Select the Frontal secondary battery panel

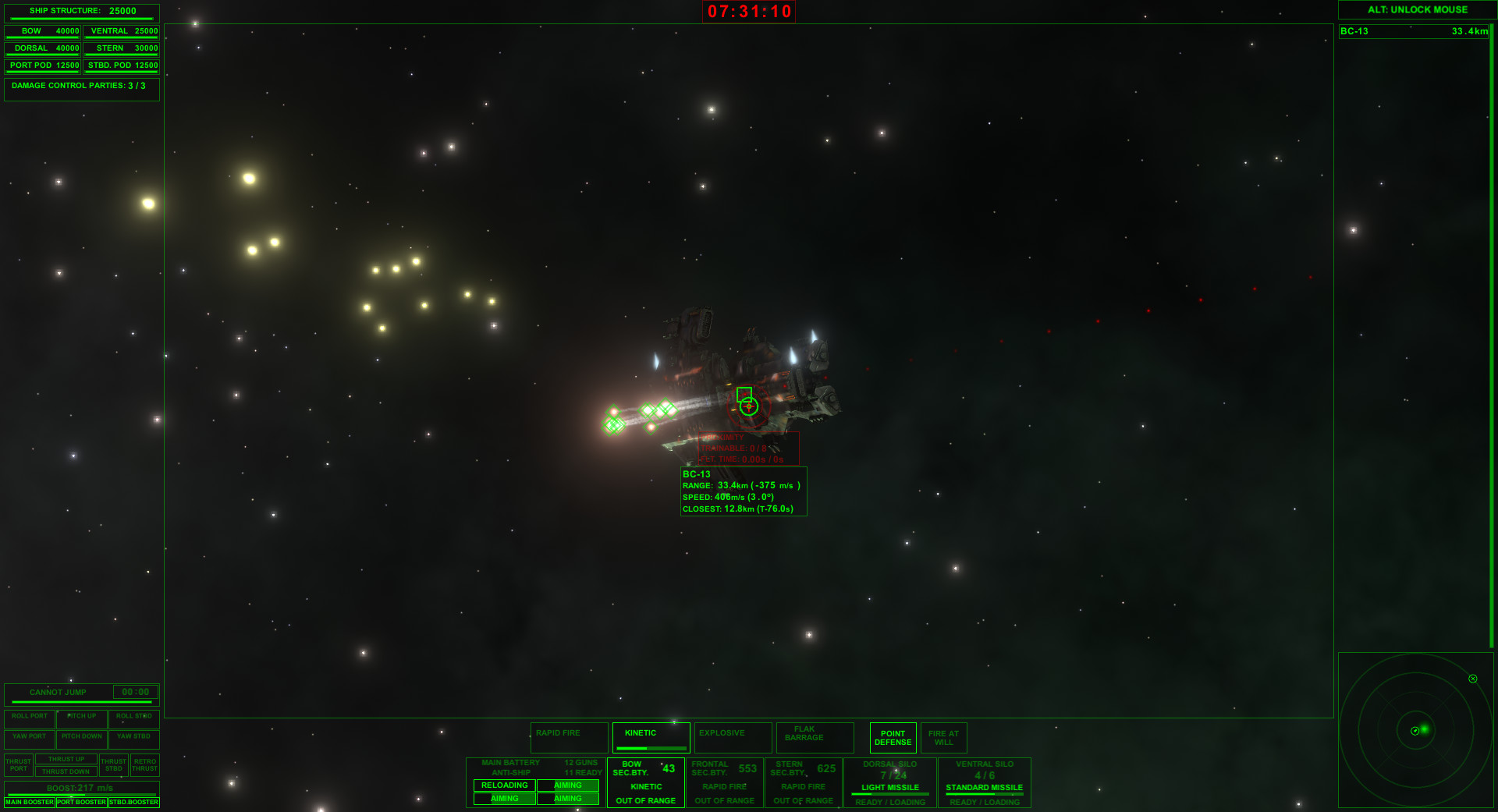pyautogui.click(x=725, y=782)
